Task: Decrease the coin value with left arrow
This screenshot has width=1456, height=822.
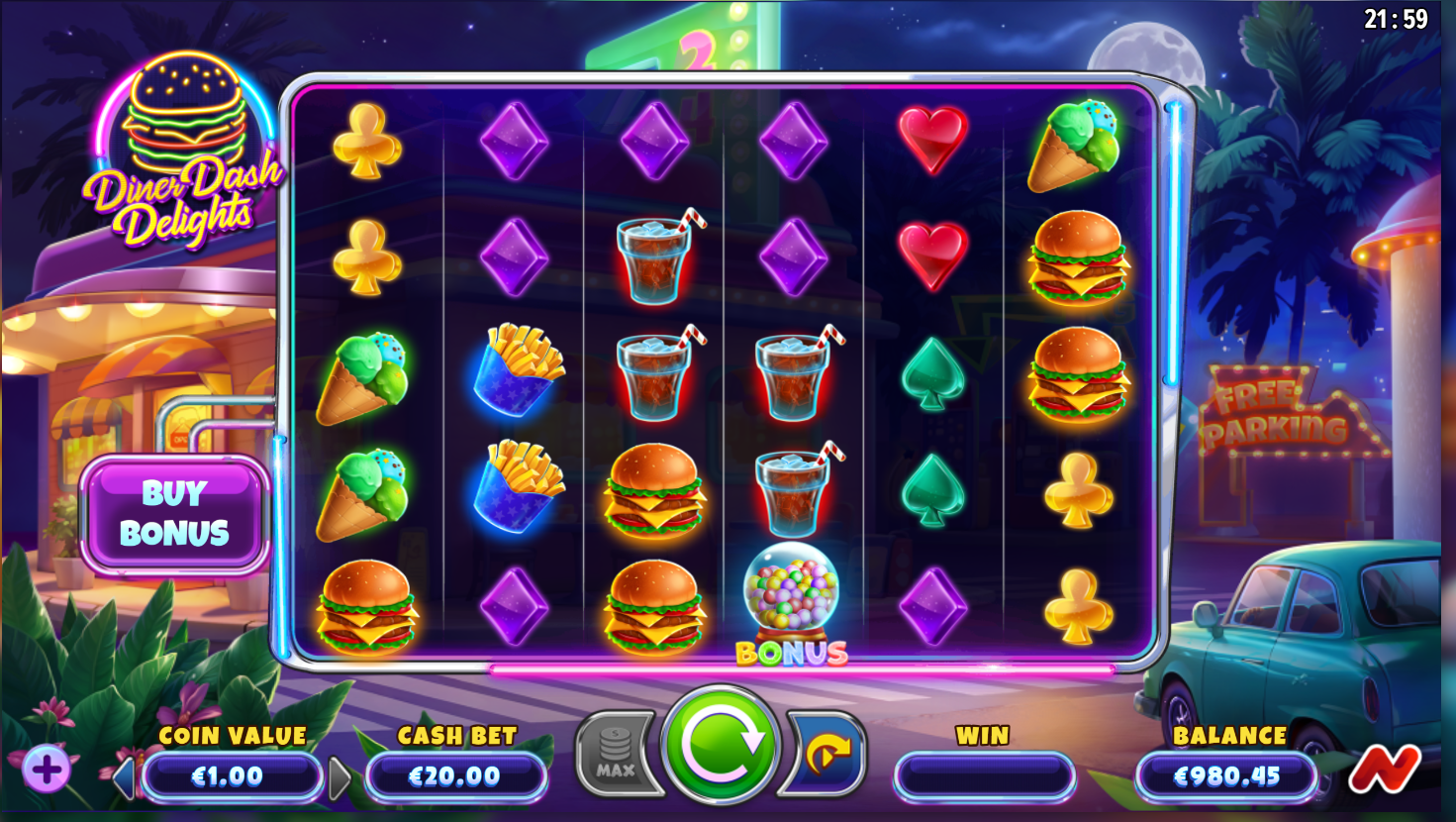Action: click(x=124, y=778)
